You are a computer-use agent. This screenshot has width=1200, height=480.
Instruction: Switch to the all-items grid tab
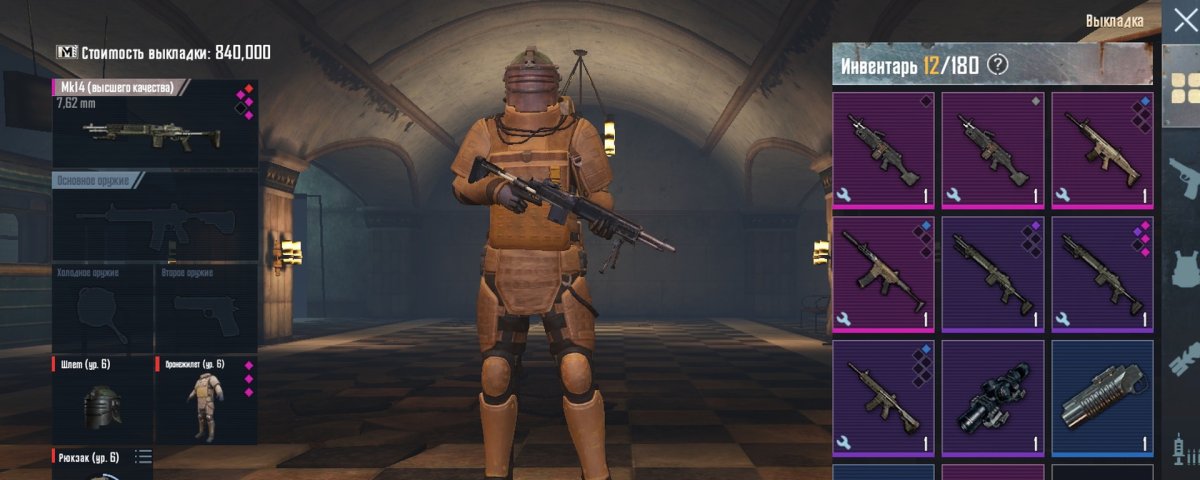(1184, 87)
